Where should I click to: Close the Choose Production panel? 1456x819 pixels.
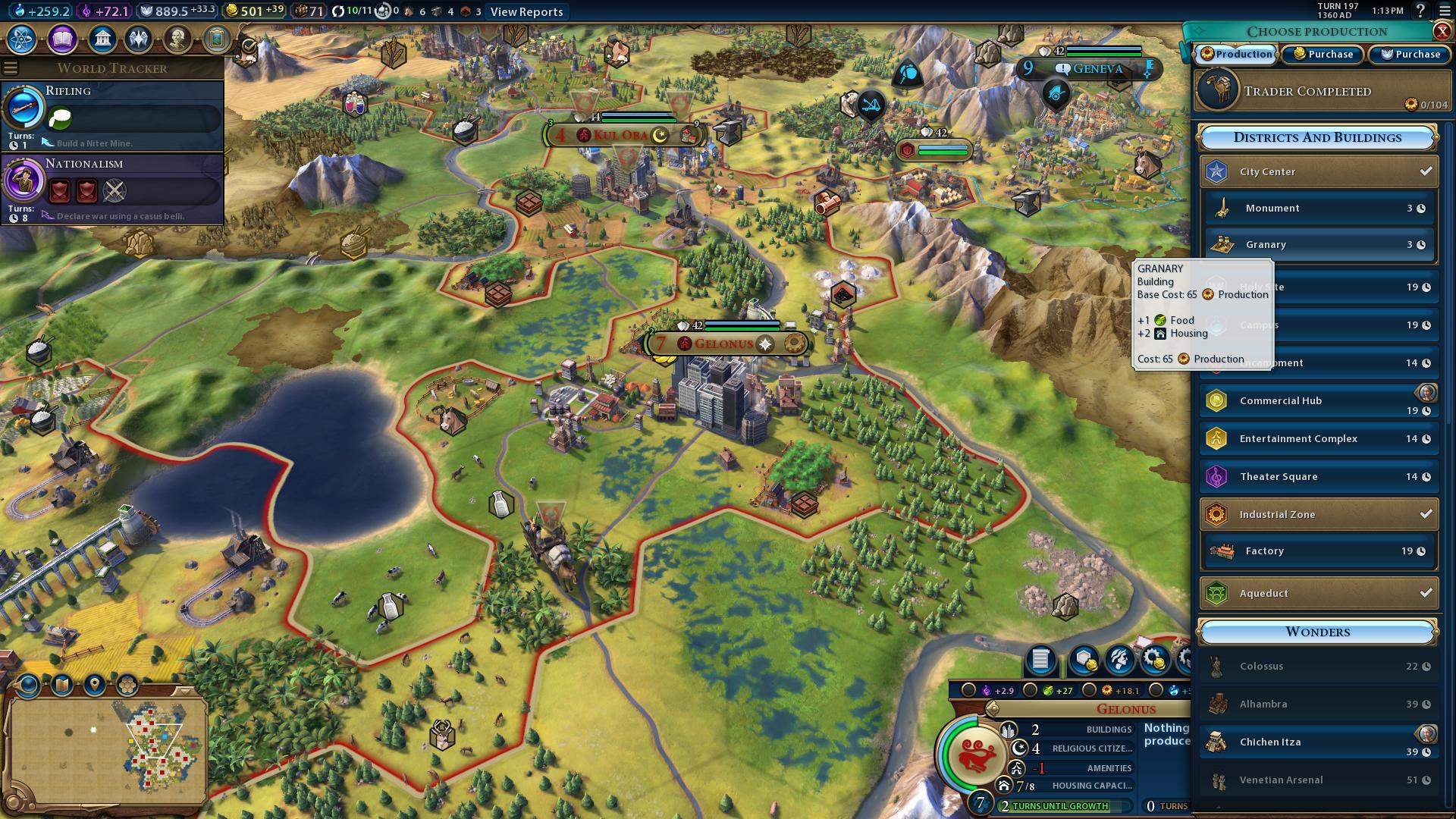1442,31
